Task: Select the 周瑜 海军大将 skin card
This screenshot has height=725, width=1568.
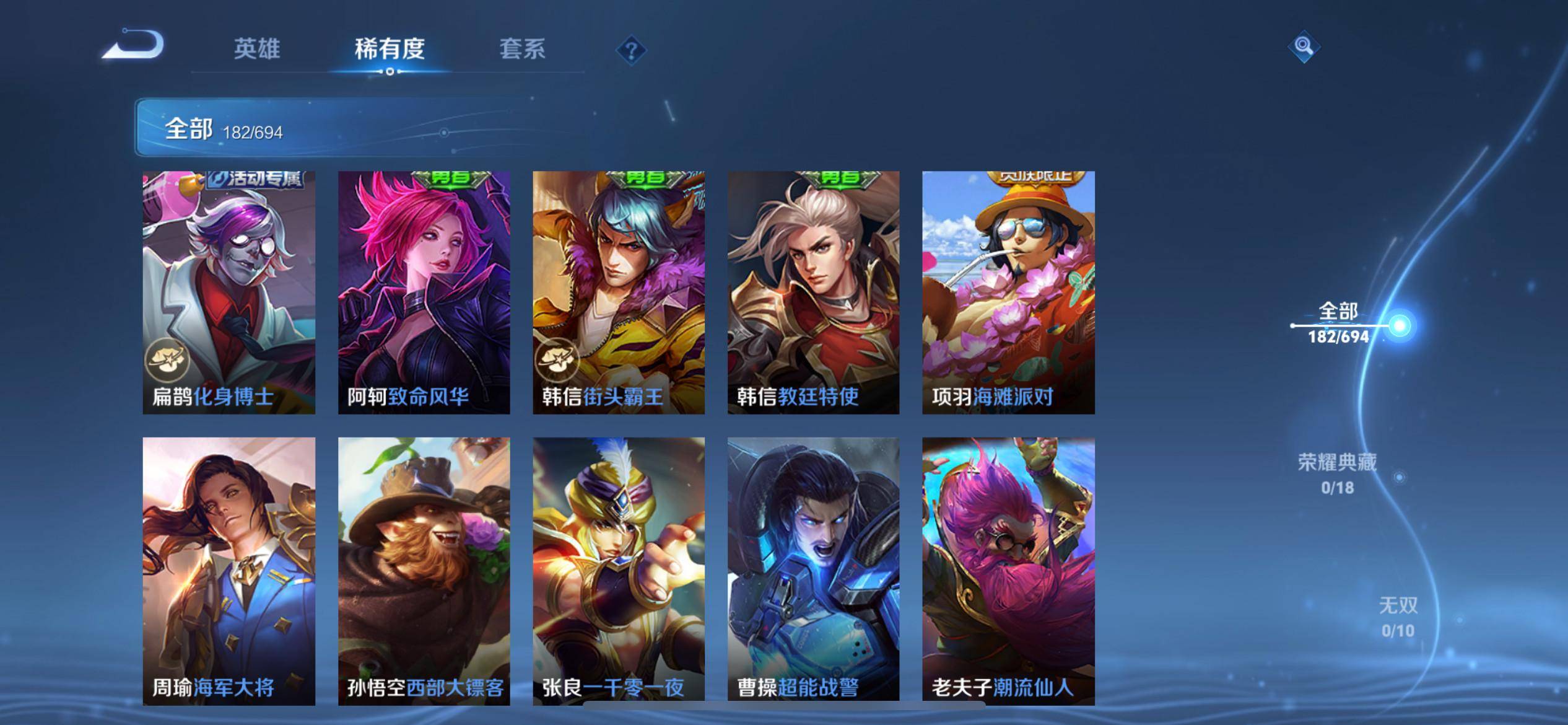Action: [229, 571]
